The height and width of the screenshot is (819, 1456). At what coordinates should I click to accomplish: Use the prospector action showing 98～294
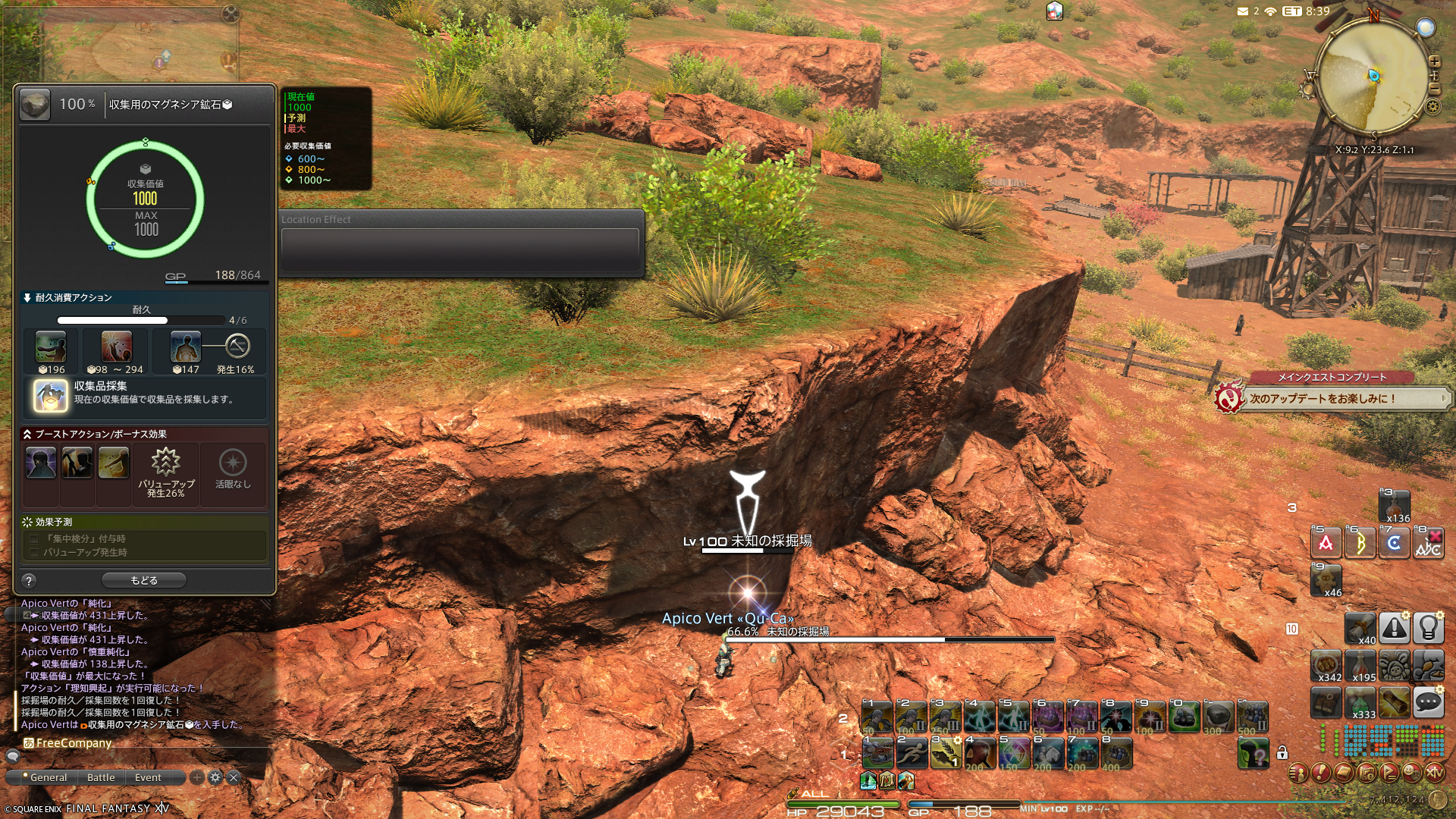coord(116,347)
